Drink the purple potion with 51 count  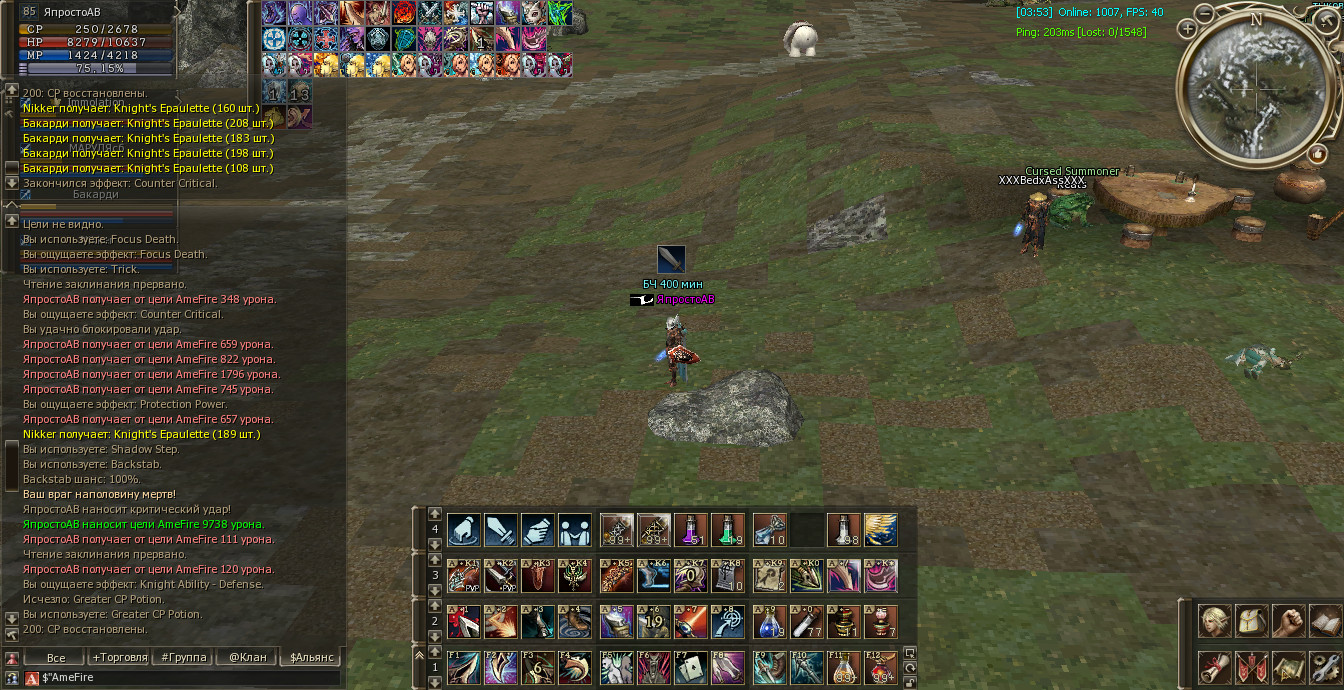coord(691,529)
